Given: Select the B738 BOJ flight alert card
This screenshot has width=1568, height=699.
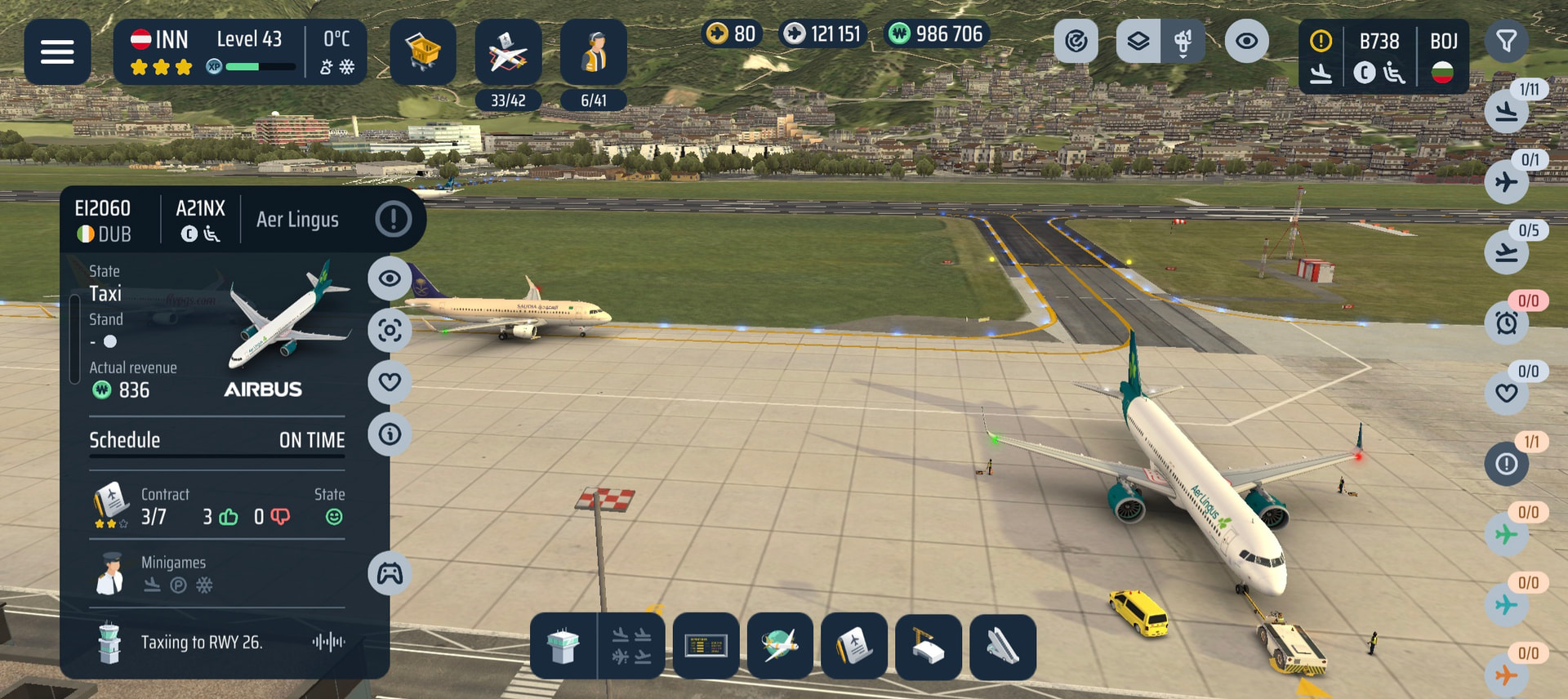Looking at the screenshot, I should 1383,56.
